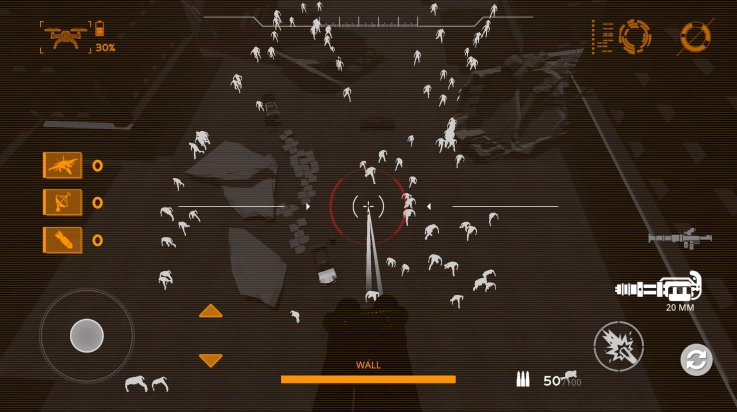737x412 pixels.
Task: Open the orange segmented ring icon
Action: click(x=635, y=37)
